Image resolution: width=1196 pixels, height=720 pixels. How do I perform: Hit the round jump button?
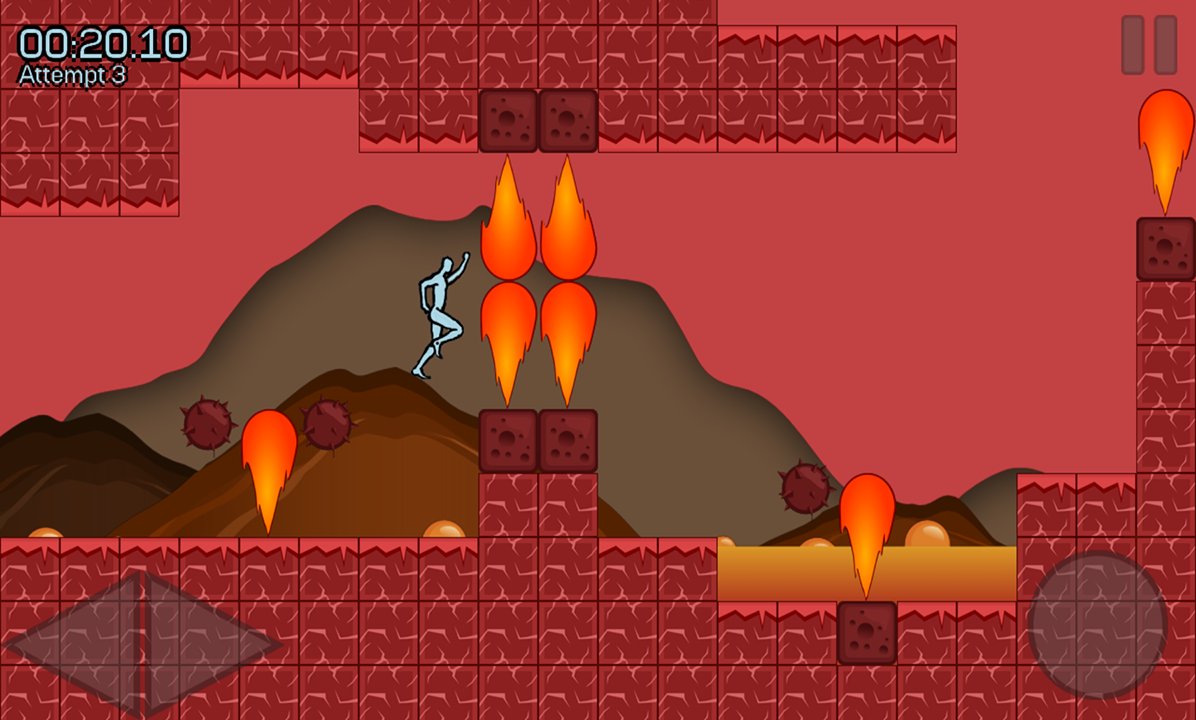point(1097,623)
